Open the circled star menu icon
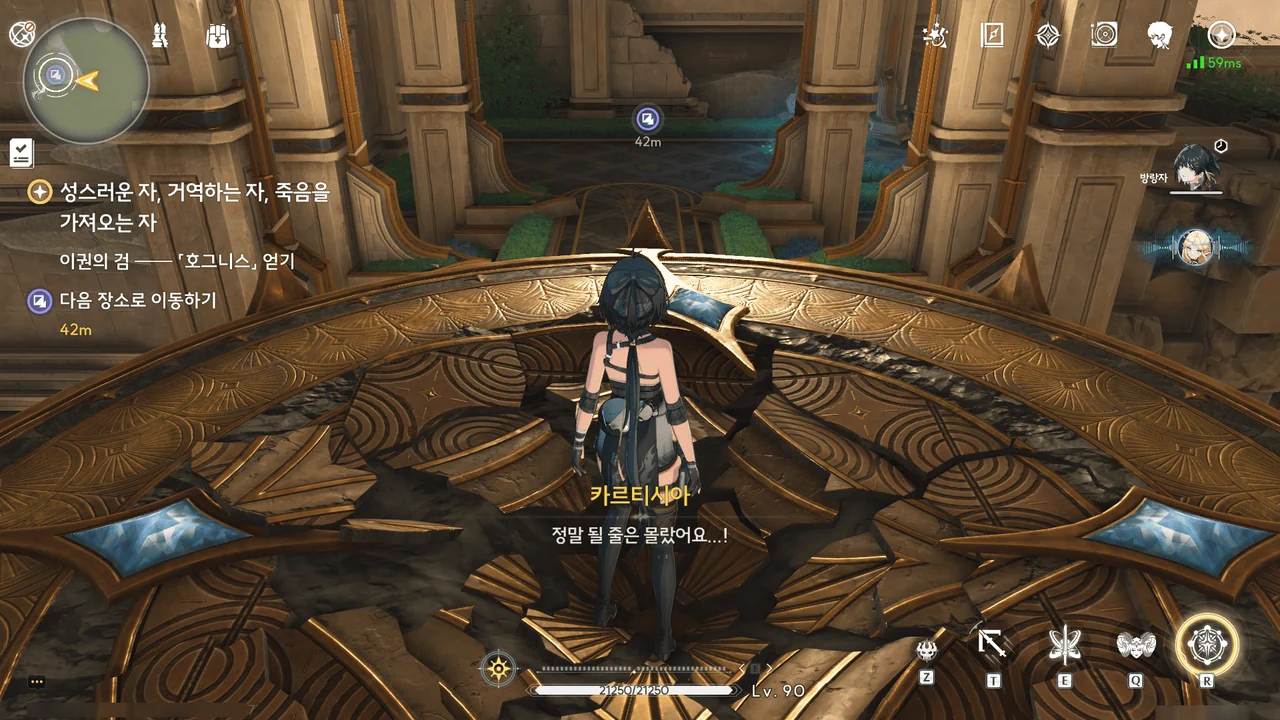Image resolution: width=1280 pixels, height=720 pixels. (1221, 36)
